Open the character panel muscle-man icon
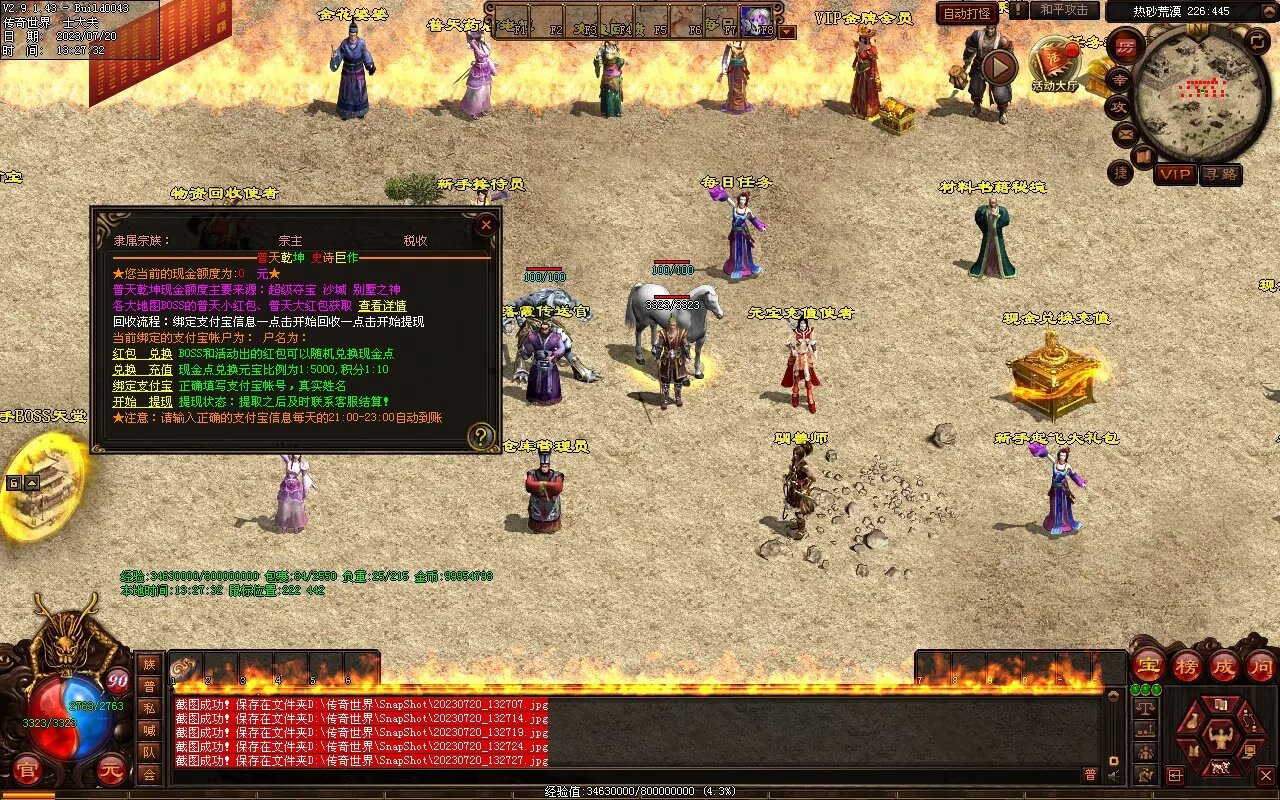 point(1220,738)
